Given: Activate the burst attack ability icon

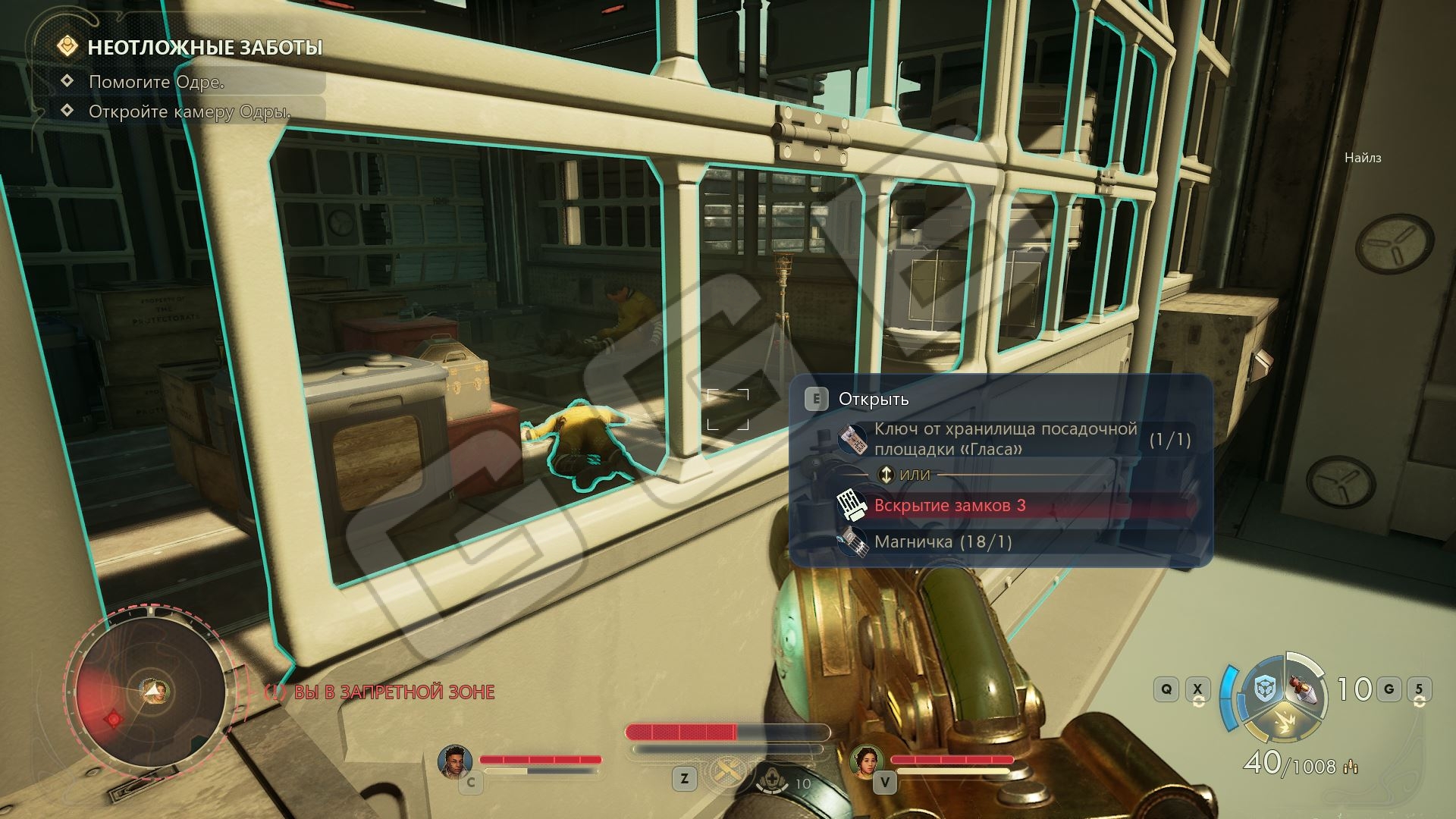Looking at the screenshot, I should (1285, 725).
